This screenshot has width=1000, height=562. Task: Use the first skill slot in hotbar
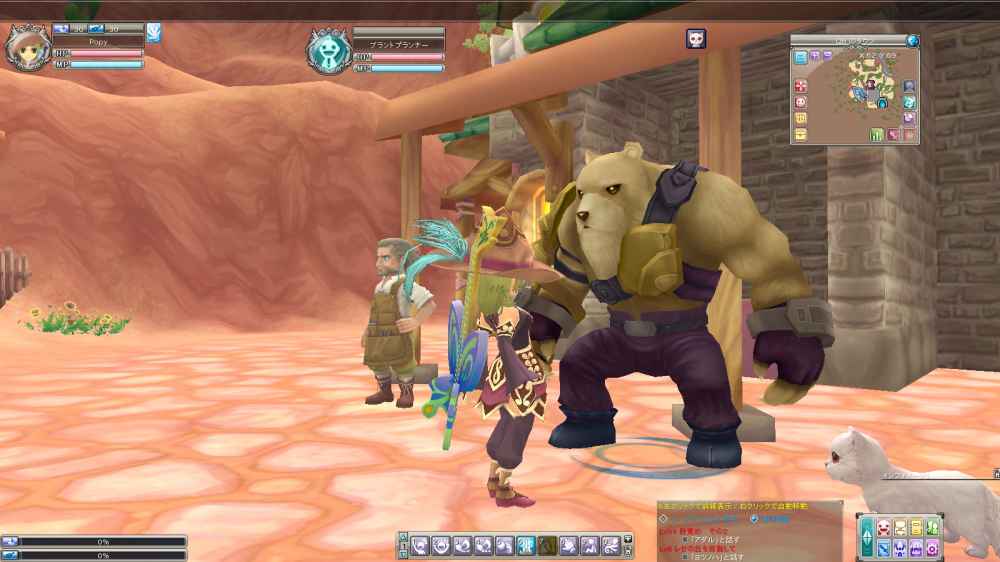click(419, 545)
